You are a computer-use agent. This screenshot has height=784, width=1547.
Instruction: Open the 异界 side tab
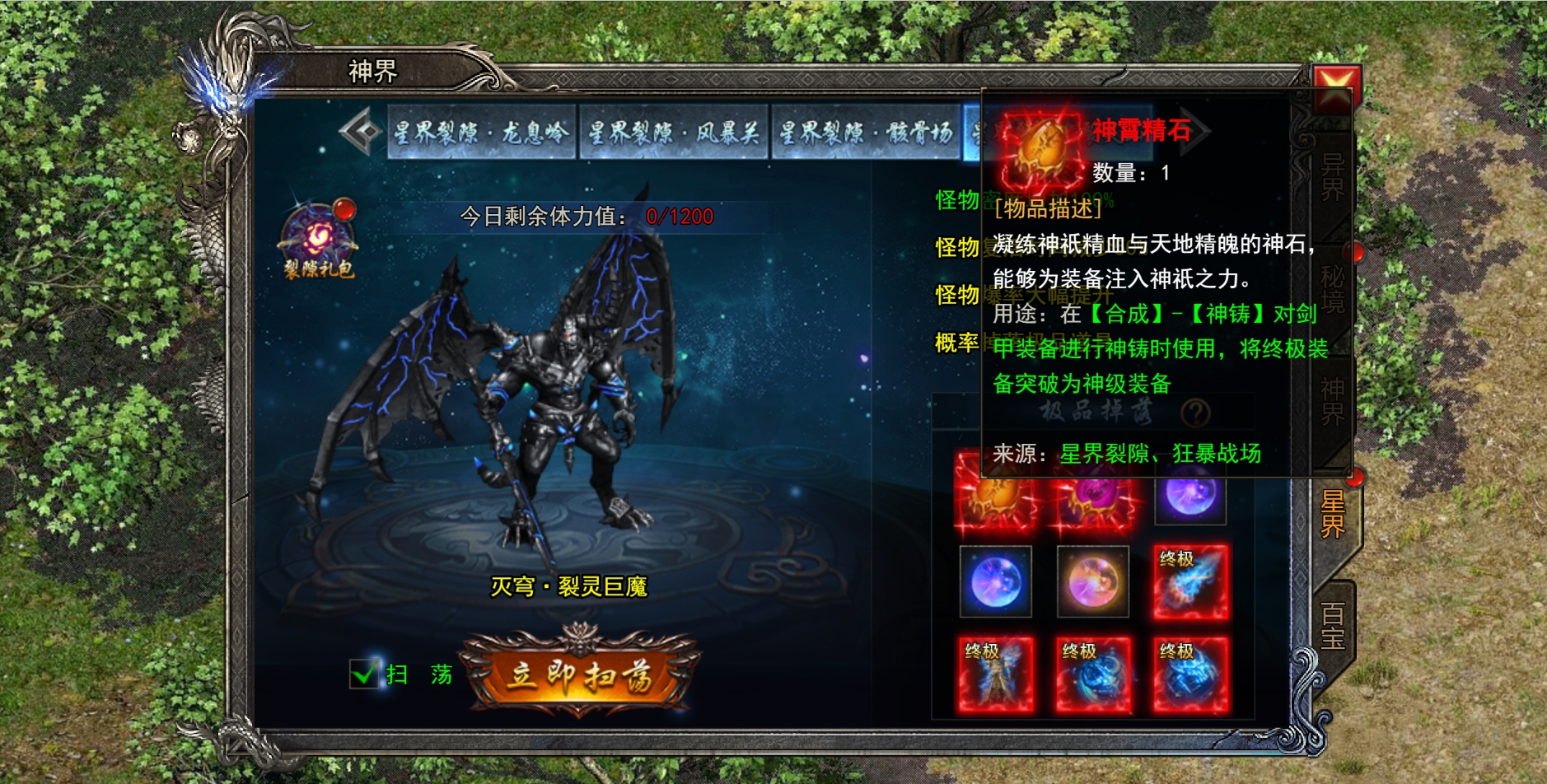click(x=1332, y=177)
